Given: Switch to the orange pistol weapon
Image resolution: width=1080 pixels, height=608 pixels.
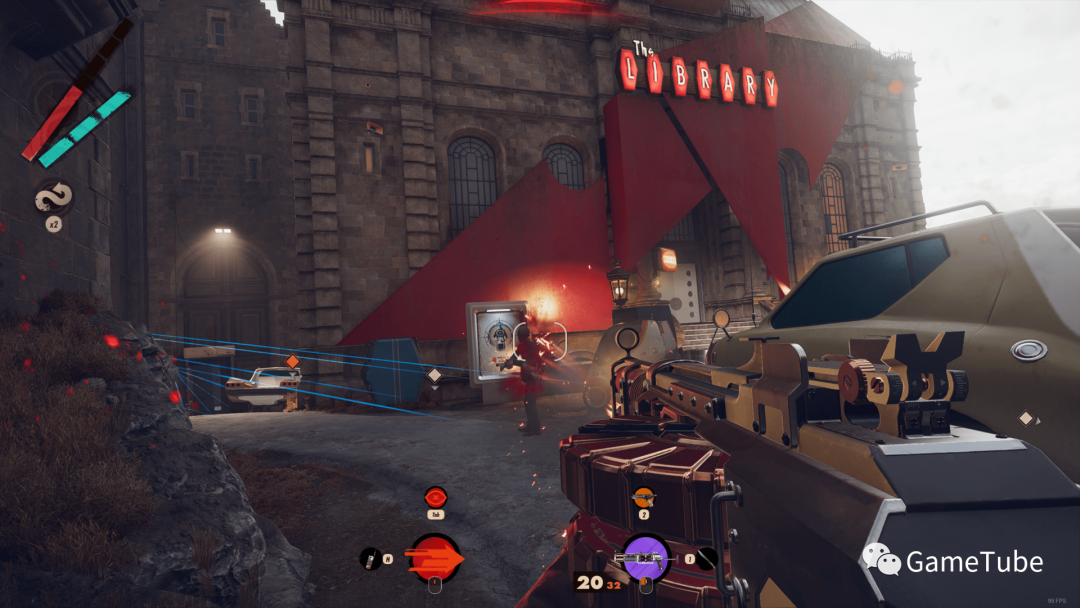Looking at the screenshot, I should 643,496.
